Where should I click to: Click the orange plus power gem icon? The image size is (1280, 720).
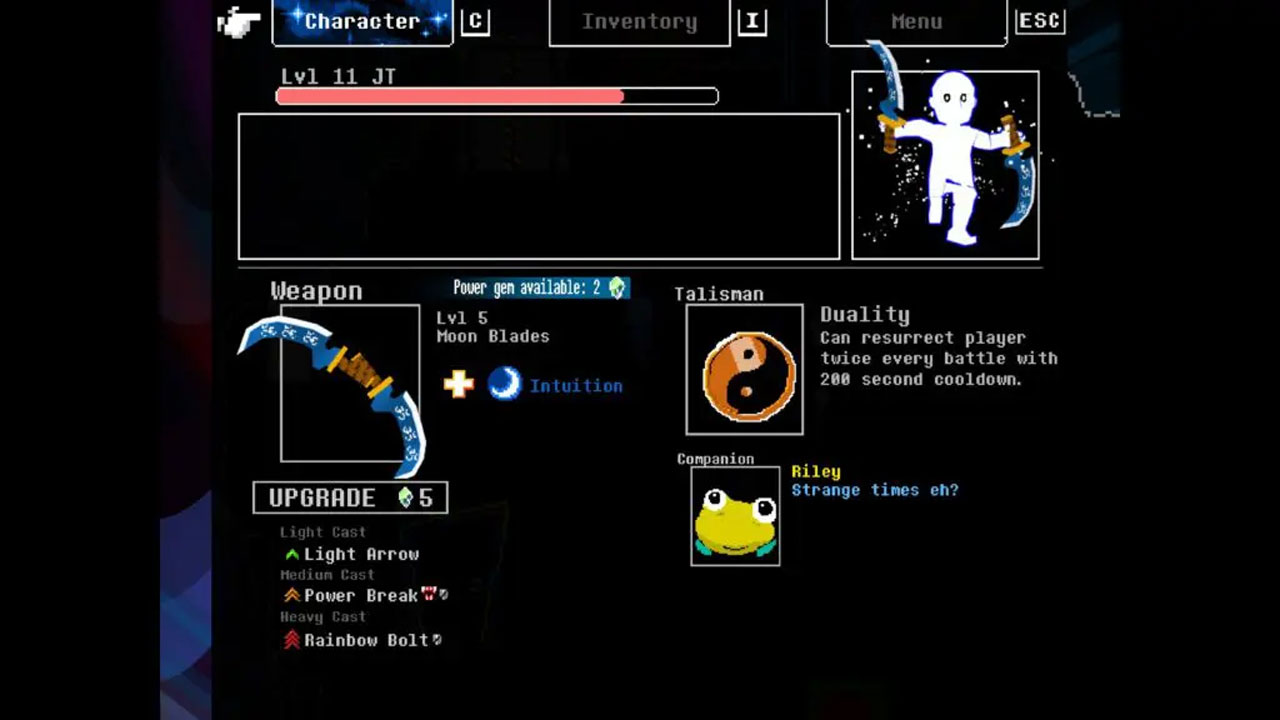pyautogui.click(x=459, y=384)
